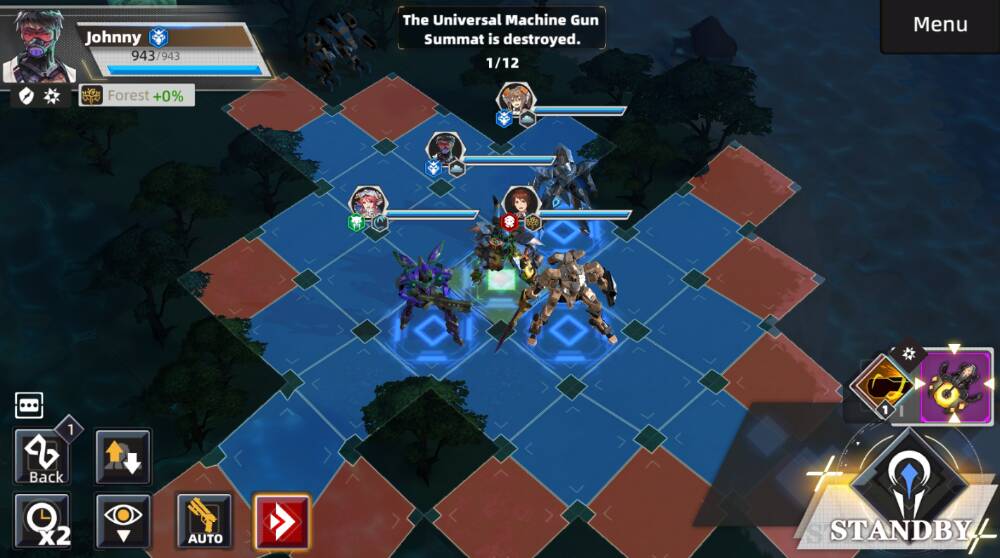The height and width of the screenshot is (558, 1000).
Task: Enable AUTO battle mode
Action: [204, 521]
